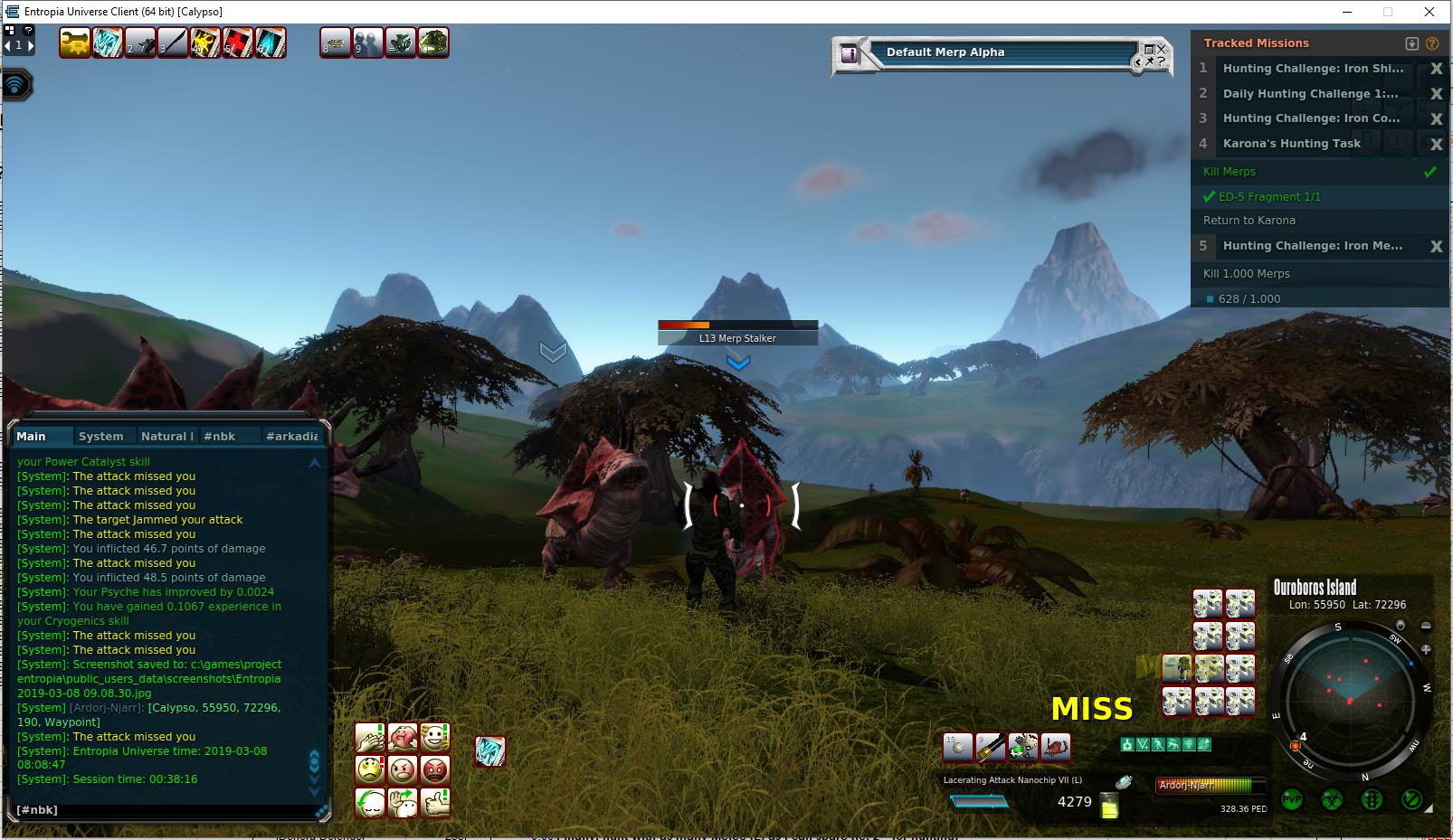Perform the waving hand emote
This screenshot has width=1453, height=840.
coord(403,802)
